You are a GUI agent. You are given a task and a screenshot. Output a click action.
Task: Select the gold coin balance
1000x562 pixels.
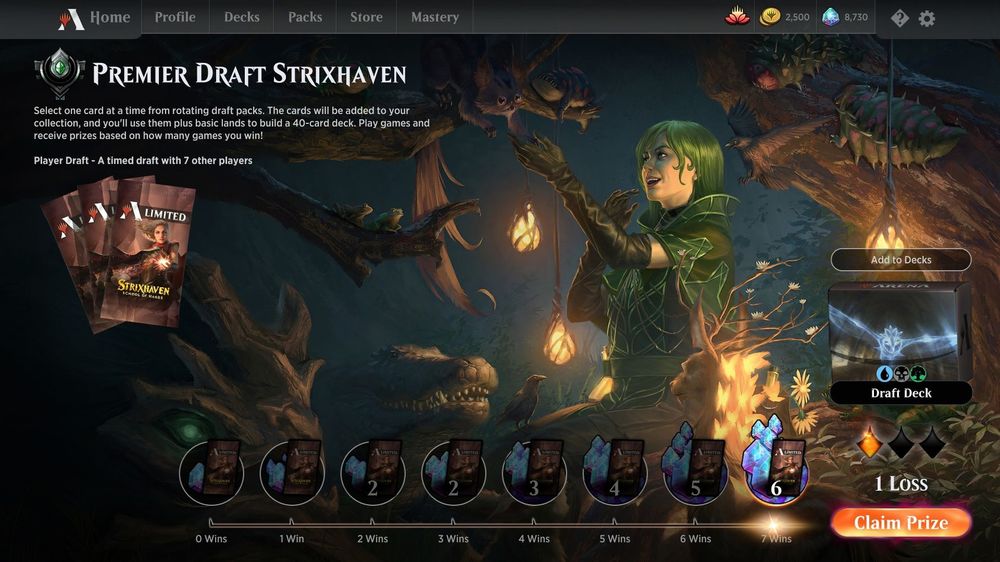tap(785, 17)
